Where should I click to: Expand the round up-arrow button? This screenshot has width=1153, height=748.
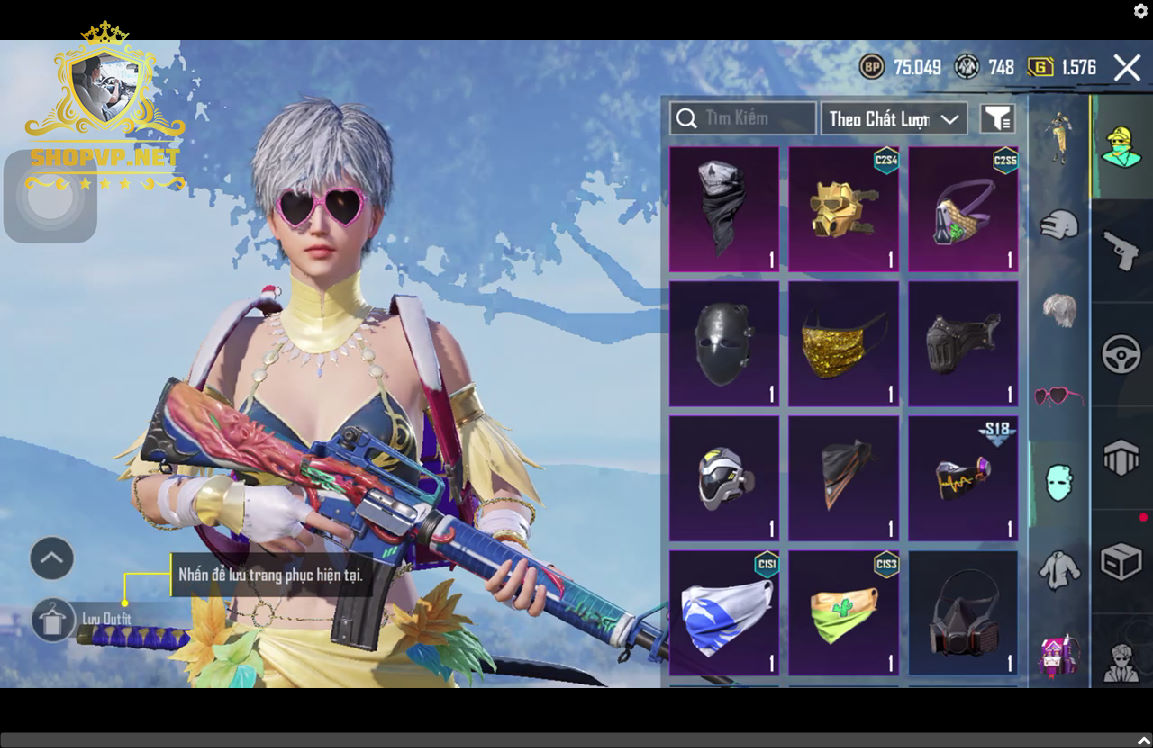click(x=52, y=558)
